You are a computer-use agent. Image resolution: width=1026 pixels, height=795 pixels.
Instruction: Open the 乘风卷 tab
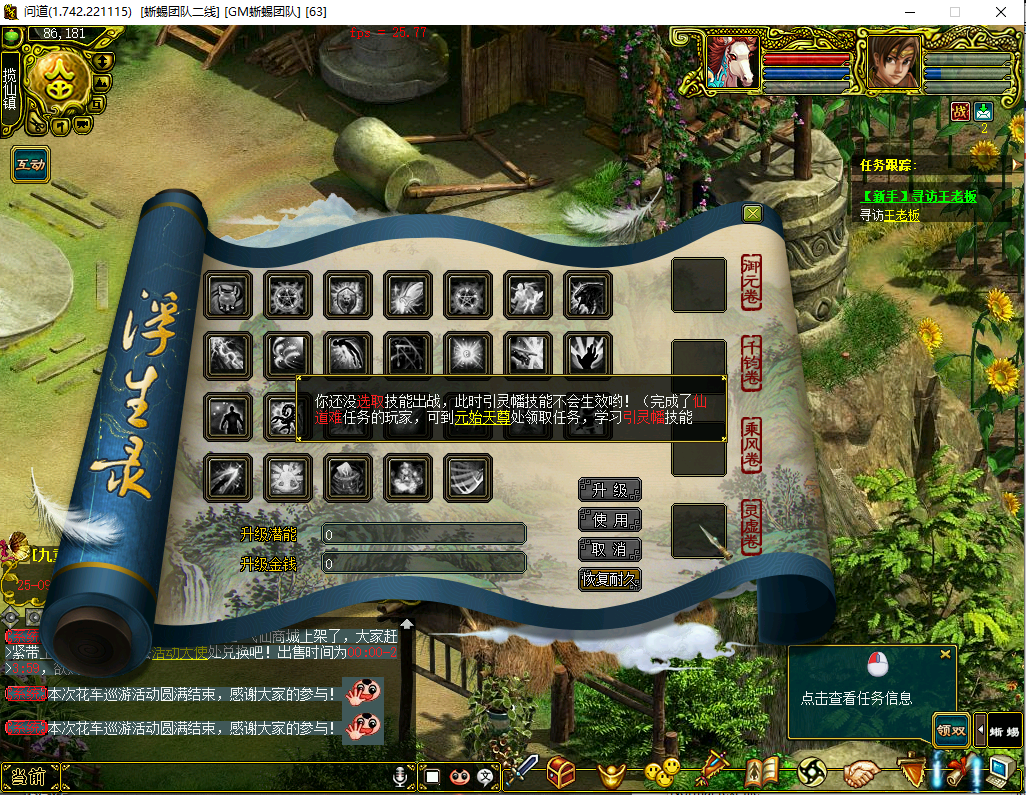click(x=751, y=445)
